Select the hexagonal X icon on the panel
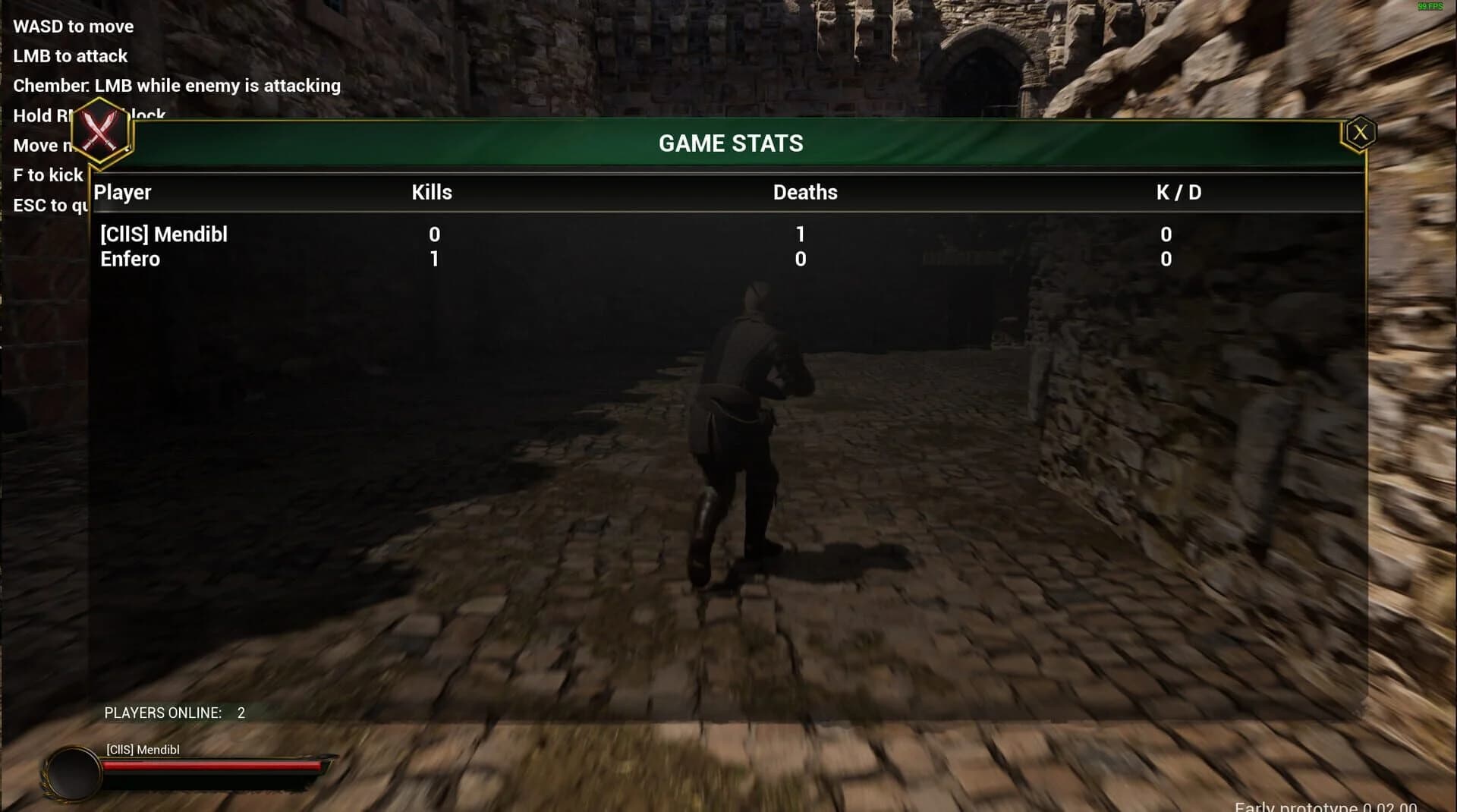Image resolution: width=1457 pixels, height=812 pixels. click(x=1361, y=131)
